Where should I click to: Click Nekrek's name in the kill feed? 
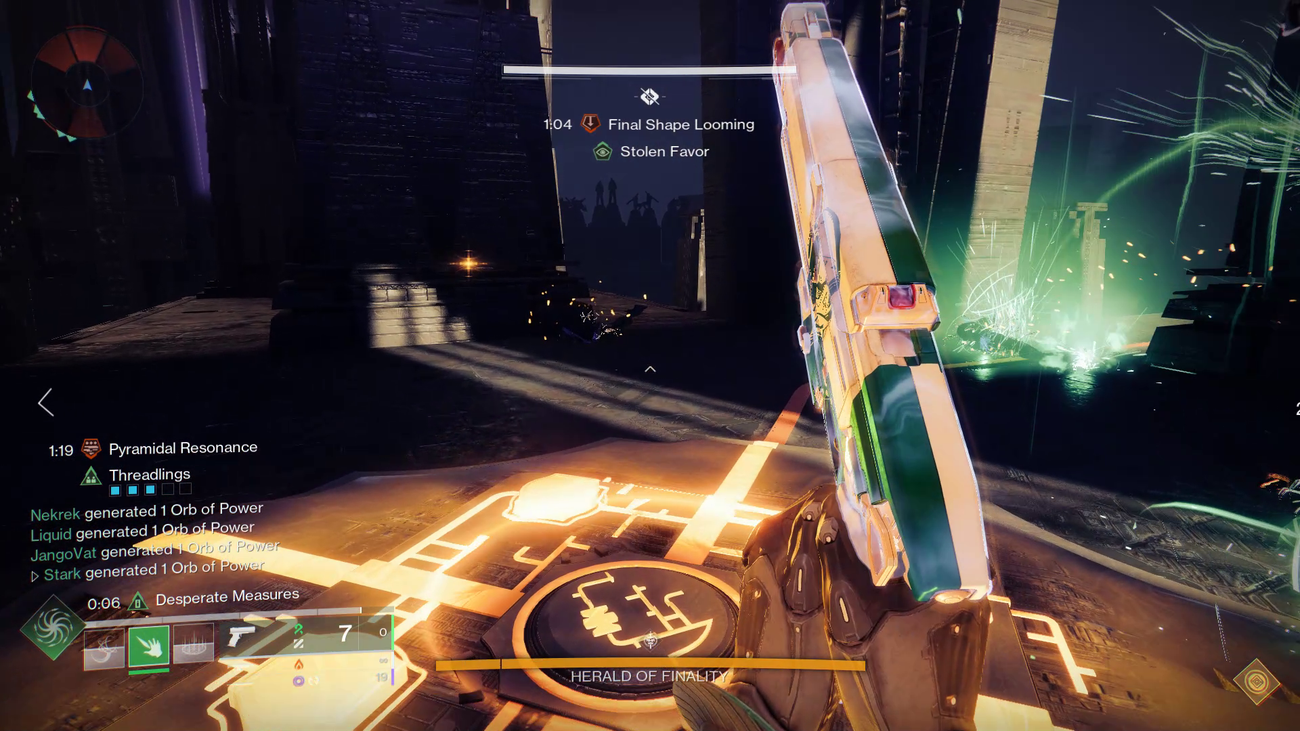(x=54, y=513)
